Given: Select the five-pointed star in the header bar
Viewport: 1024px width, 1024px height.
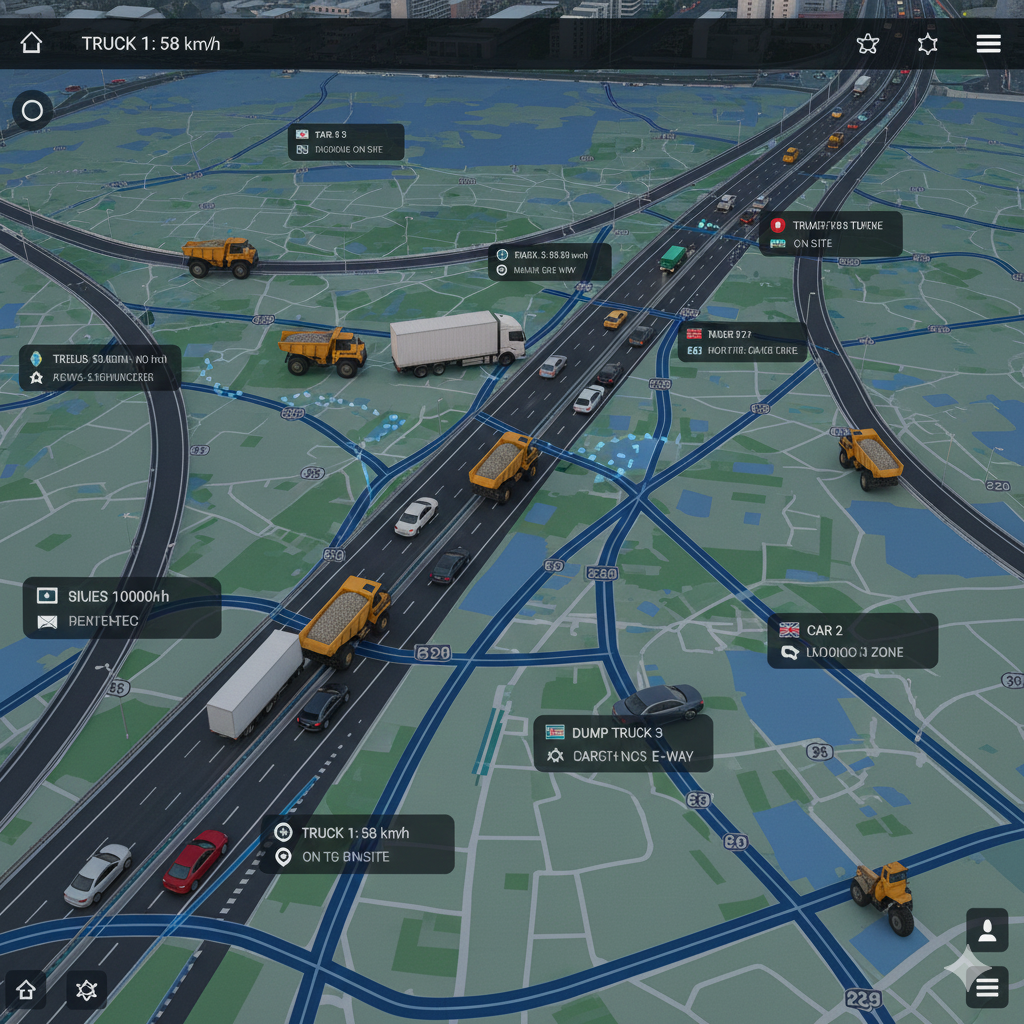Looking at the screenshot, I should point(868,44).
